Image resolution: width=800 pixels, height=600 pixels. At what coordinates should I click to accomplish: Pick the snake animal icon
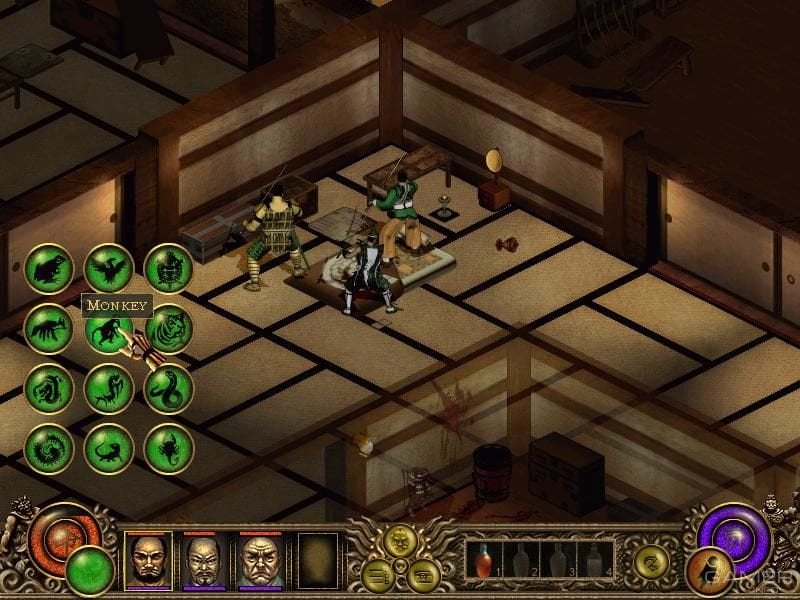point(168,389)
